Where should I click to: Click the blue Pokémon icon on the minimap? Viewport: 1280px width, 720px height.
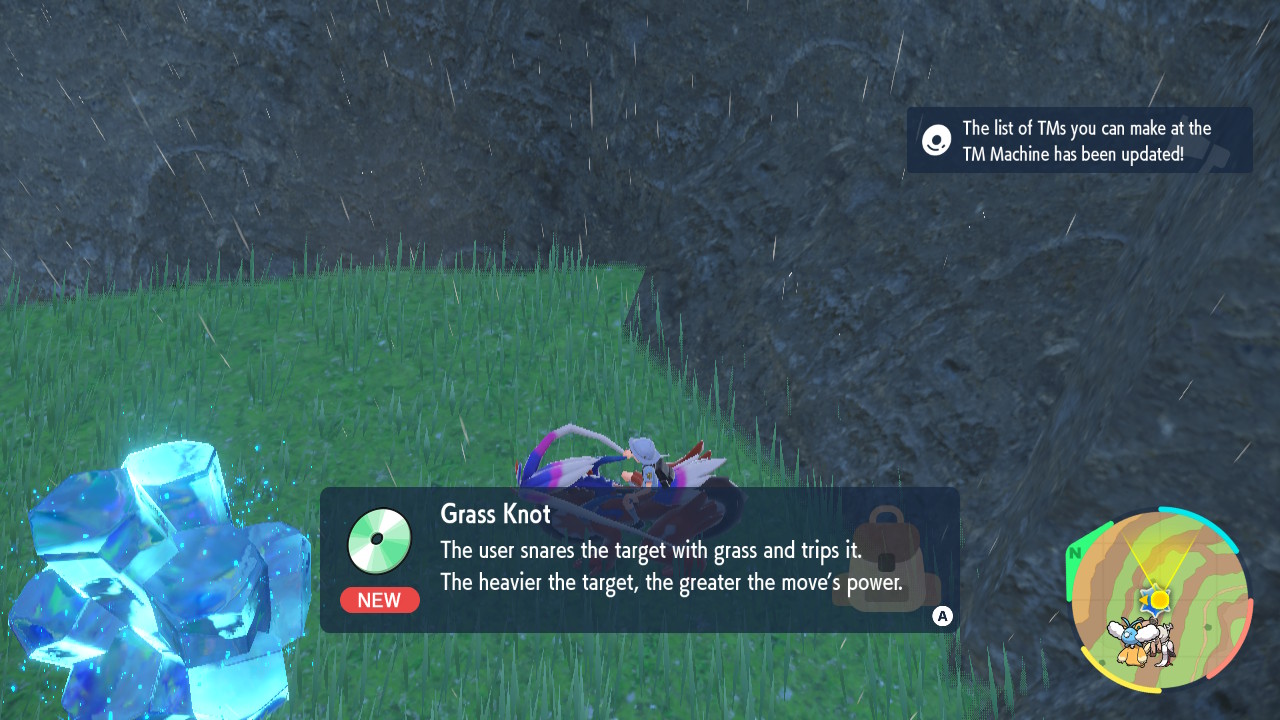(1128, 636)
